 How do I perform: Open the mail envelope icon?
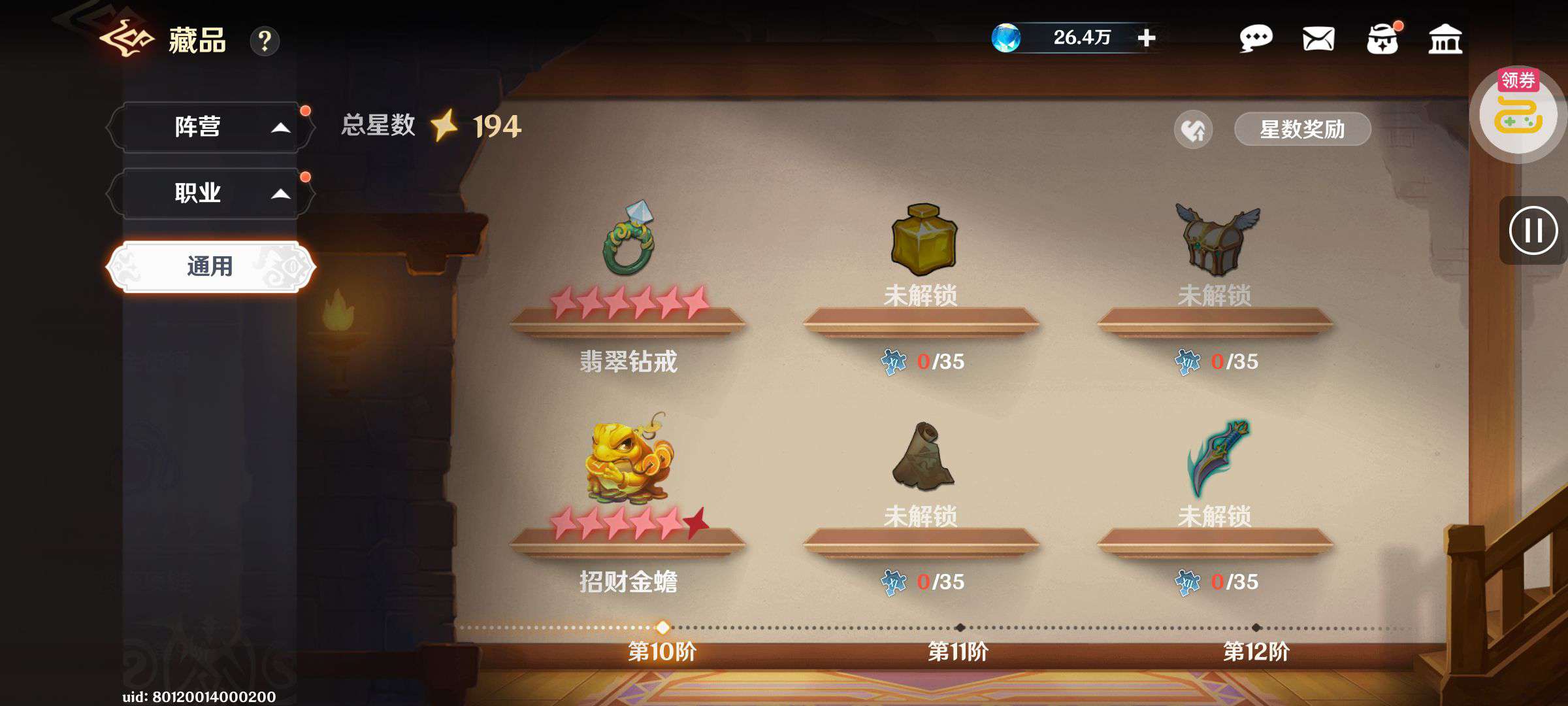[1318, 39]
